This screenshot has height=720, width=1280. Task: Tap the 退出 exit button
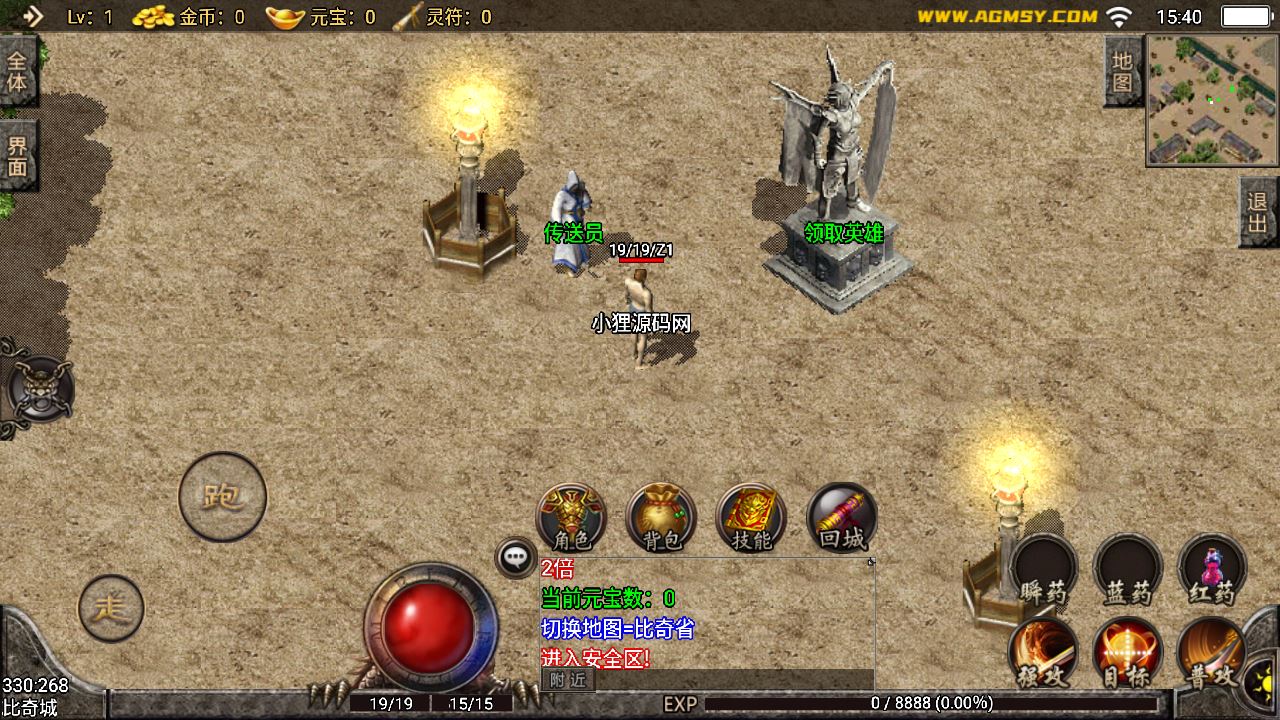click(1258, 212)
